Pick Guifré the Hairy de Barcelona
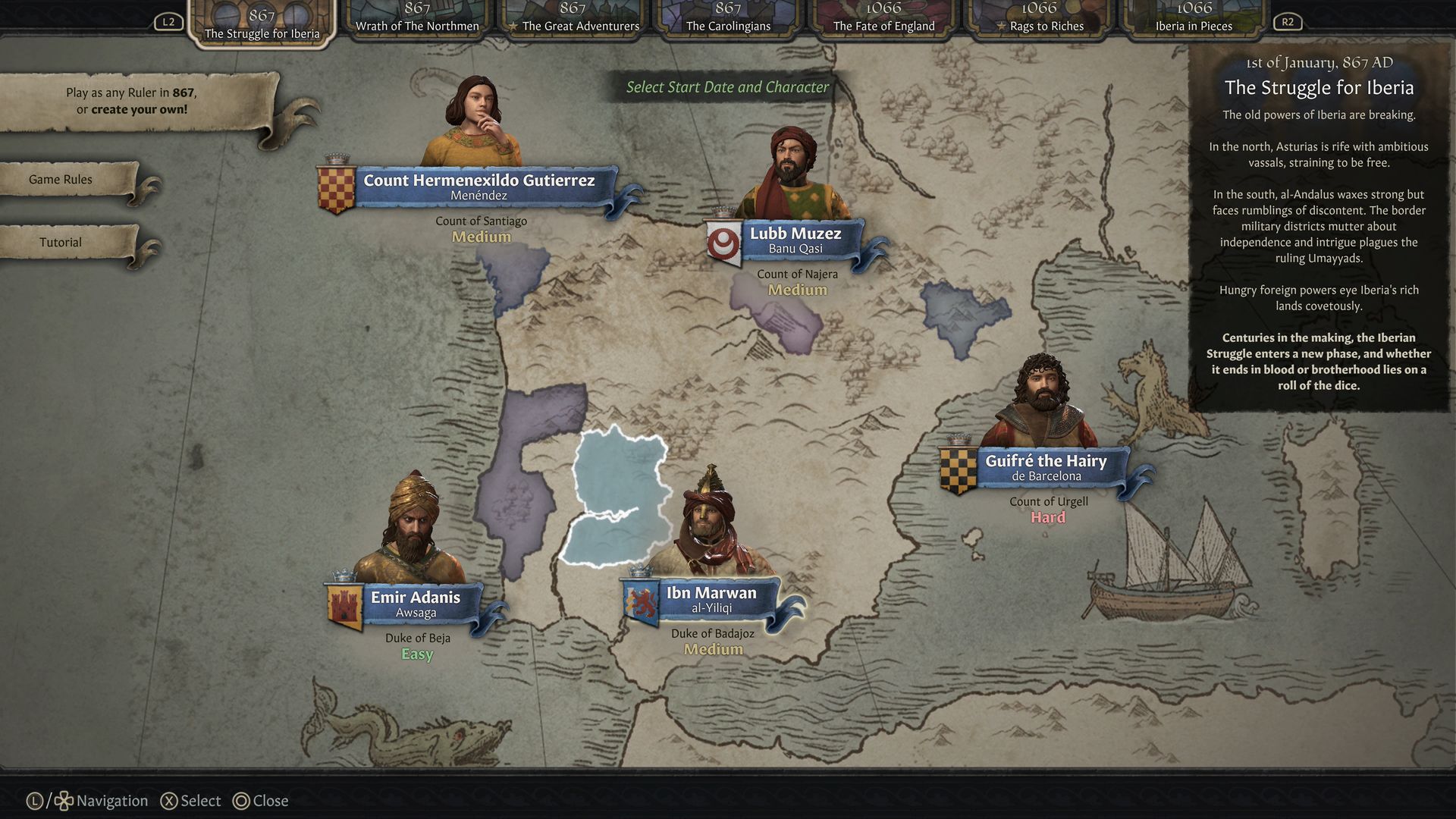 (x=1045, y=467)
